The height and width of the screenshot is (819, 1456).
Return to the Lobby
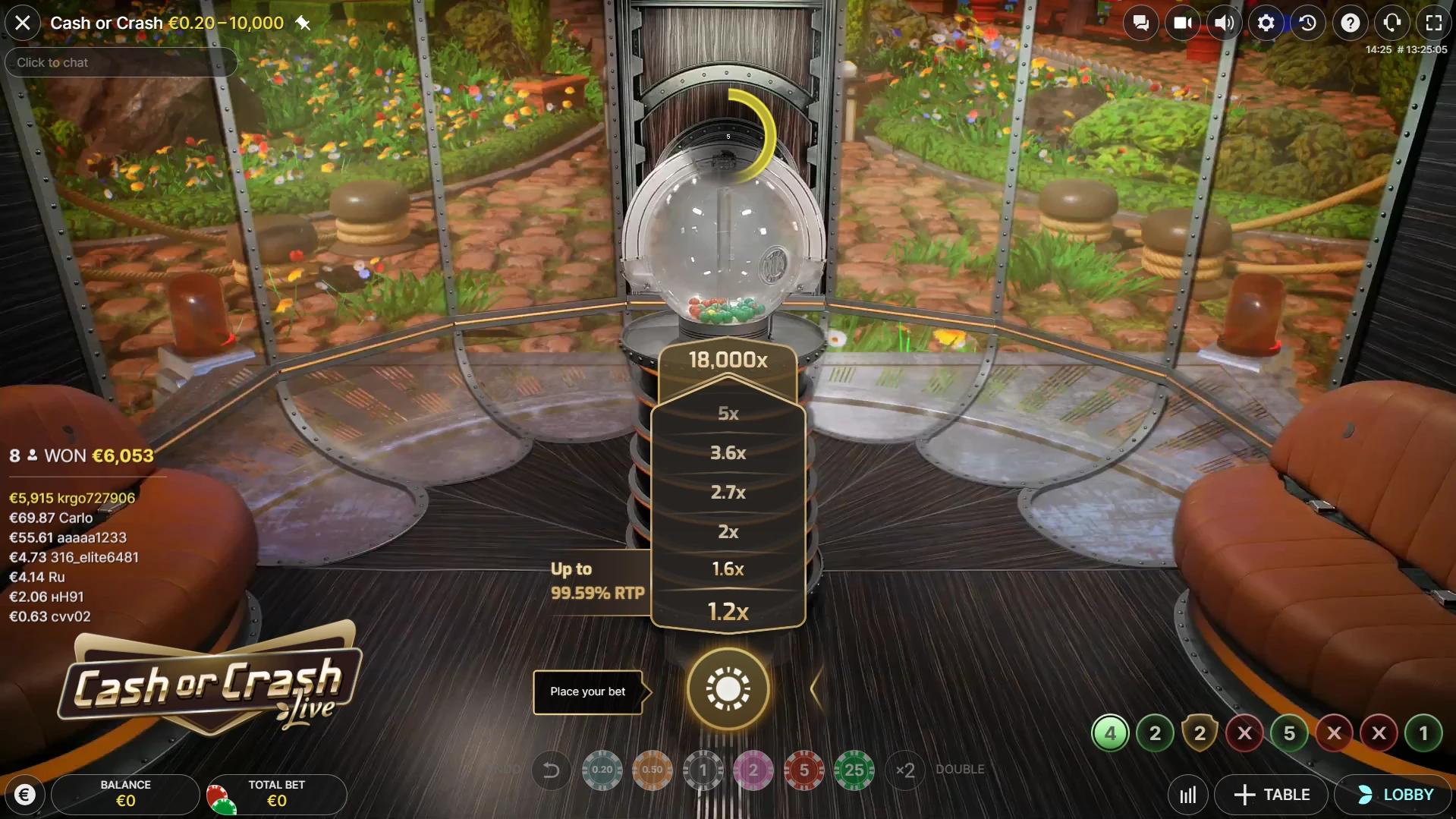tap(1395, 795)
